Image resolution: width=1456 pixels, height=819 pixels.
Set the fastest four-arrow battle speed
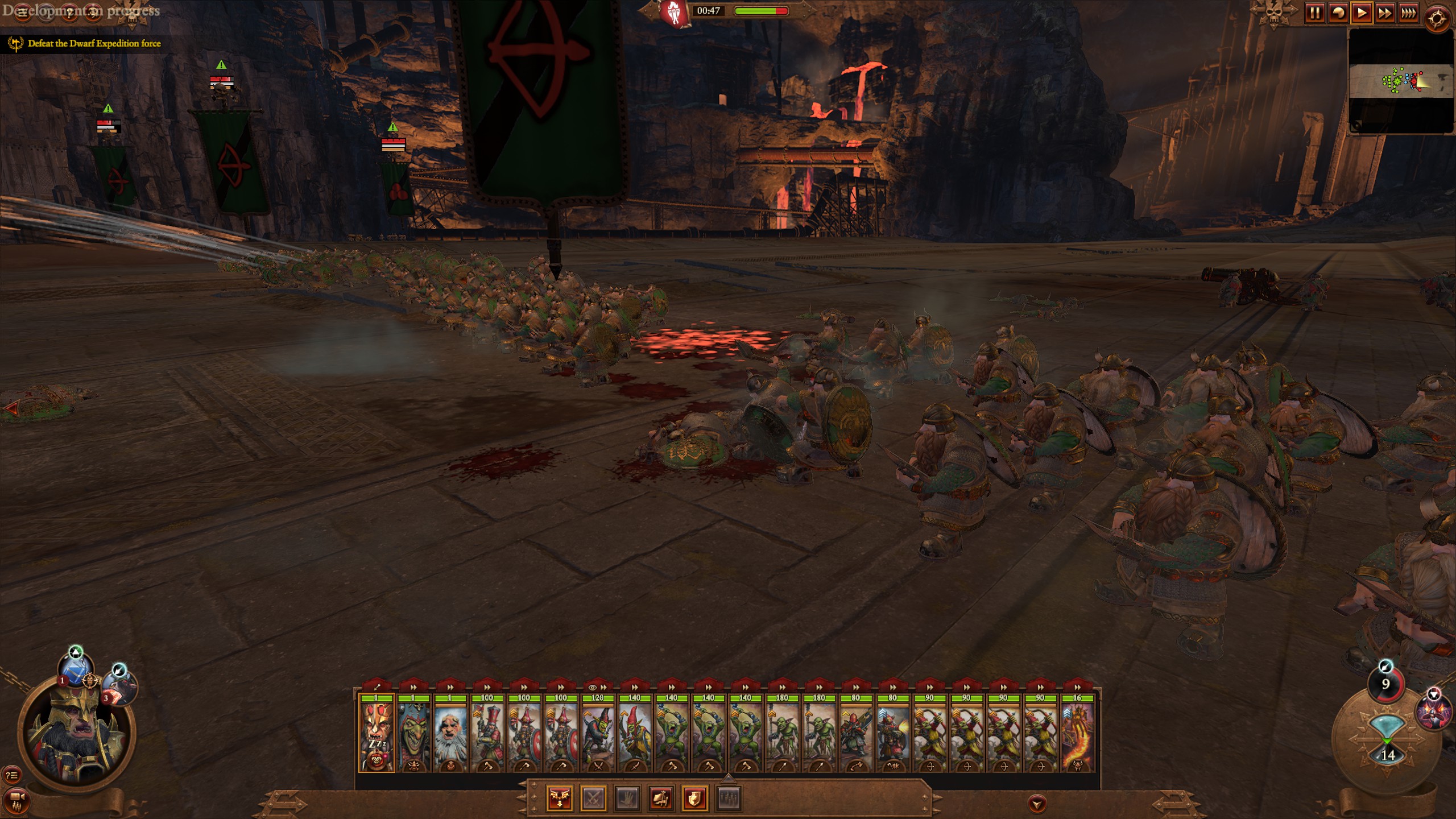point(1408,13)
